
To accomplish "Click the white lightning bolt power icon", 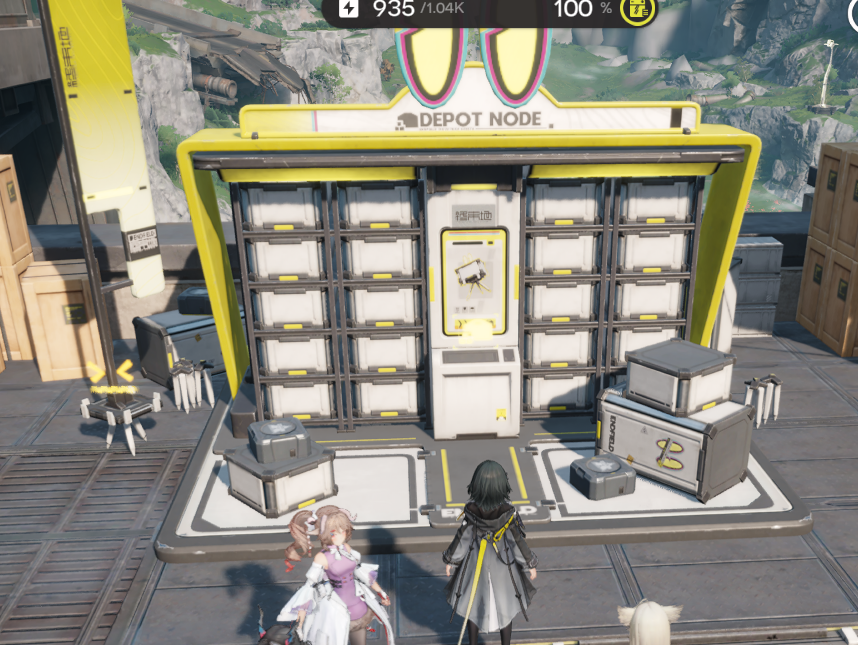I will point(348,9).
